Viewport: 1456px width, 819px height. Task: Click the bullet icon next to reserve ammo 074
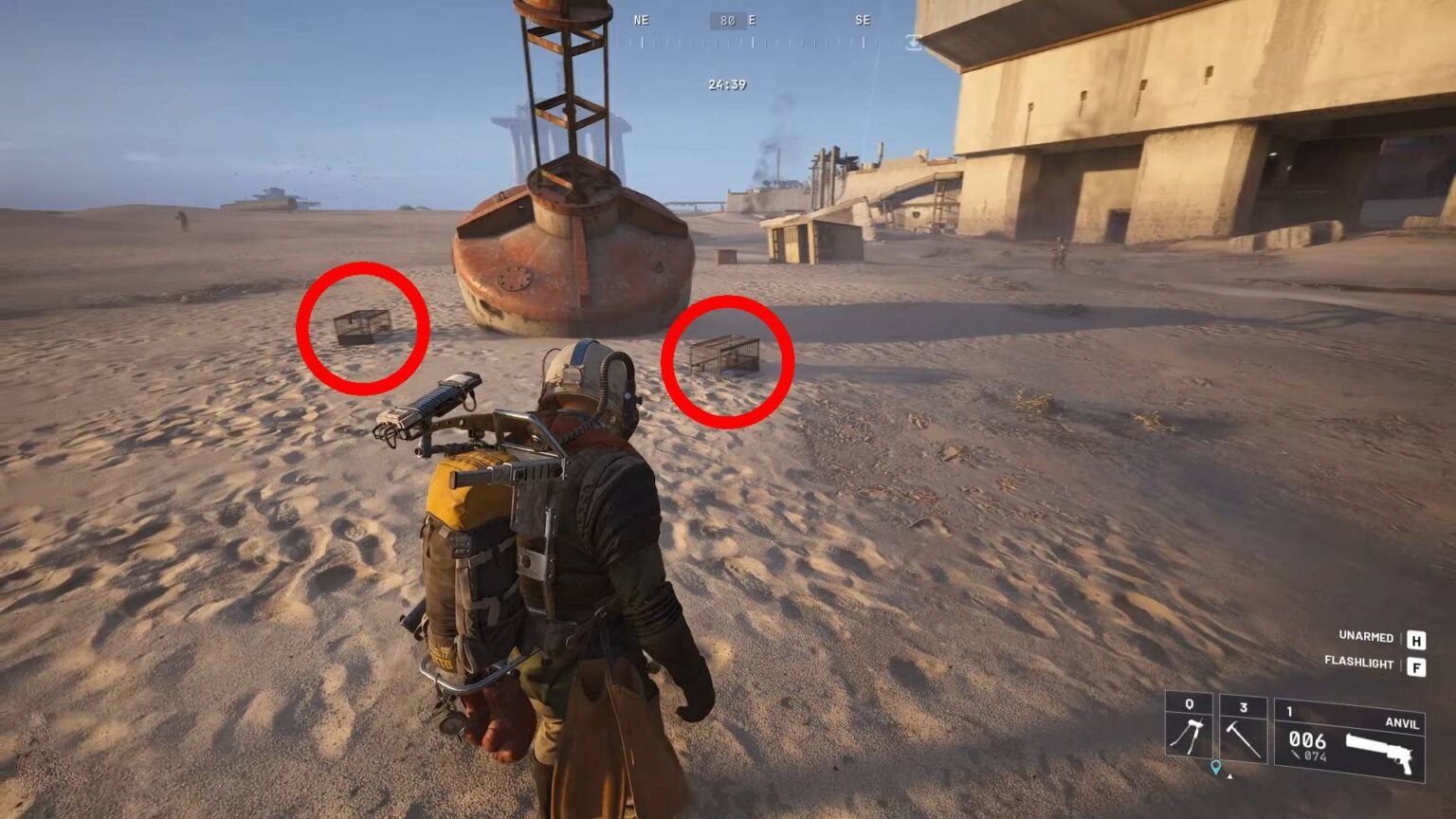1295,755
